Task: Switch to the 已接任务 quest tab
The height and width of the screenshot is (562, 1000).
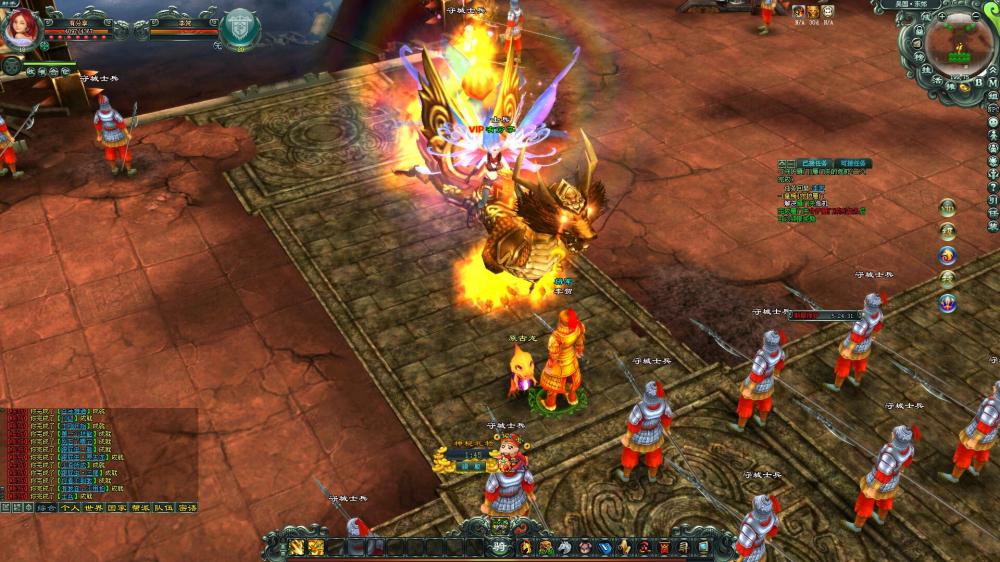Action: pyautogui.click(x=817, y=163)
